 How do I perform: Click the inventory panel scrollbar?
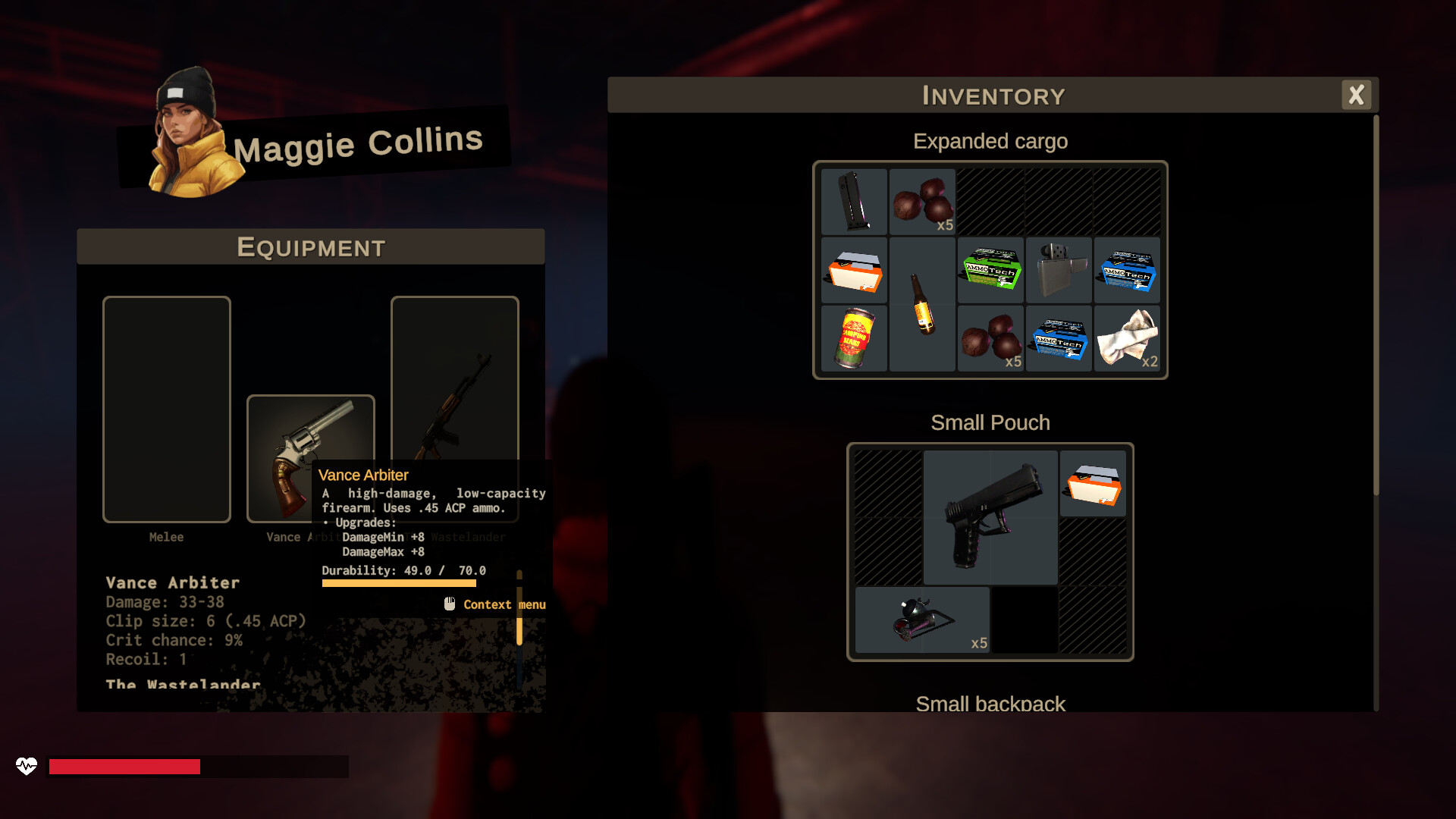click(x=1376, y=303)
